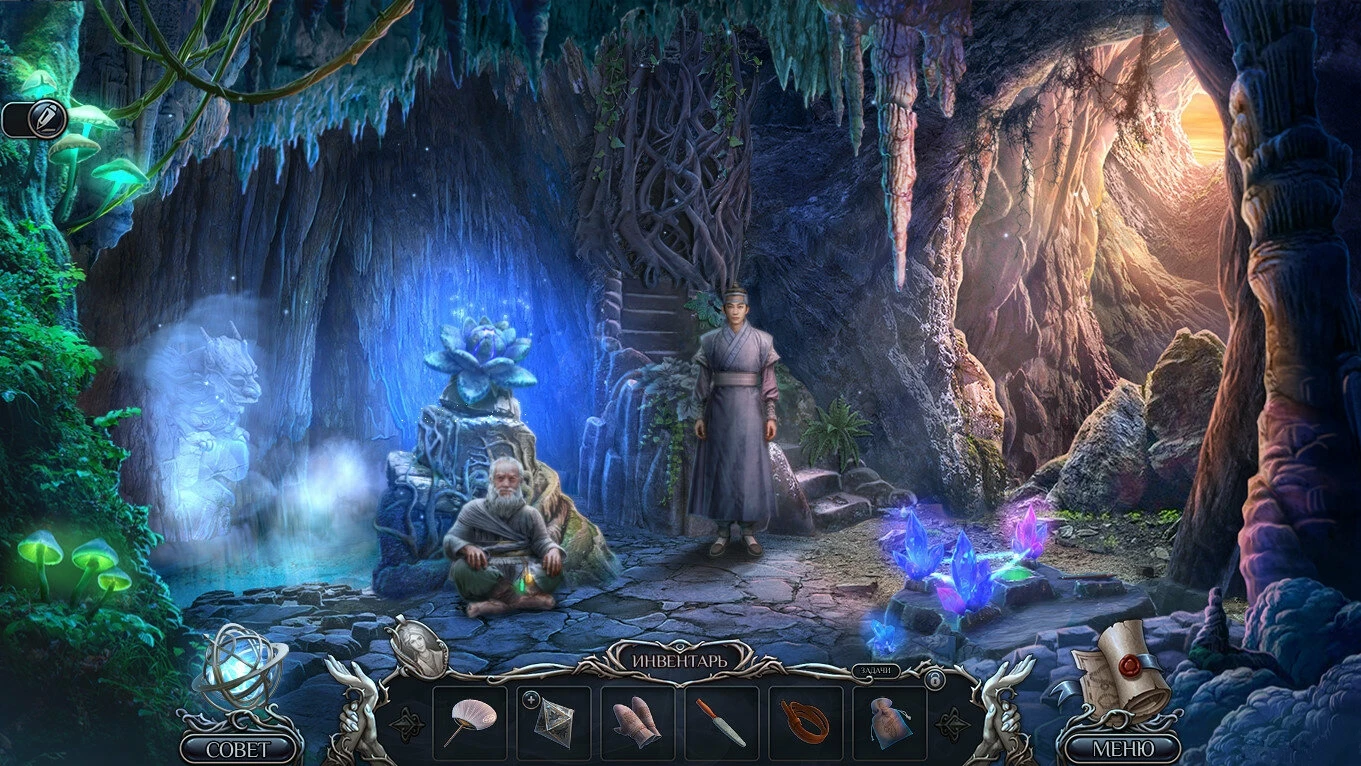Select the hand fan in inventory
This screenshot has width=1361, height=766.
coord(469,722)
